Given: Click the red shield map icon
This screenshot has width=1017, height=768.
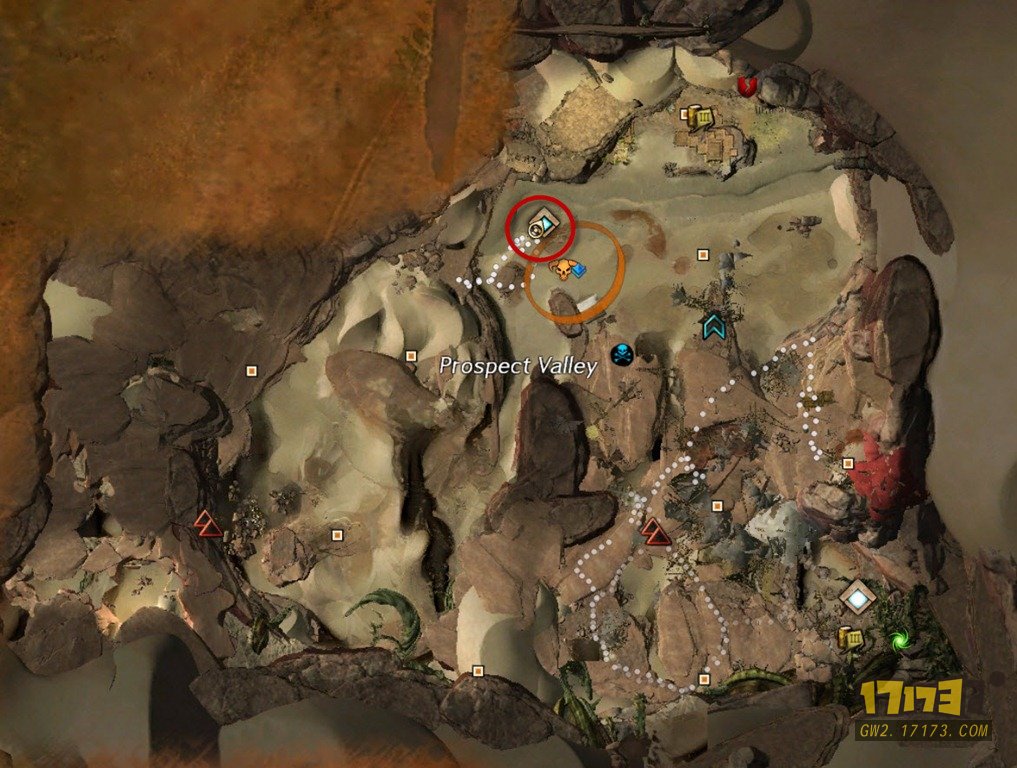Looking at the screenshot, I should coord(745,86).
